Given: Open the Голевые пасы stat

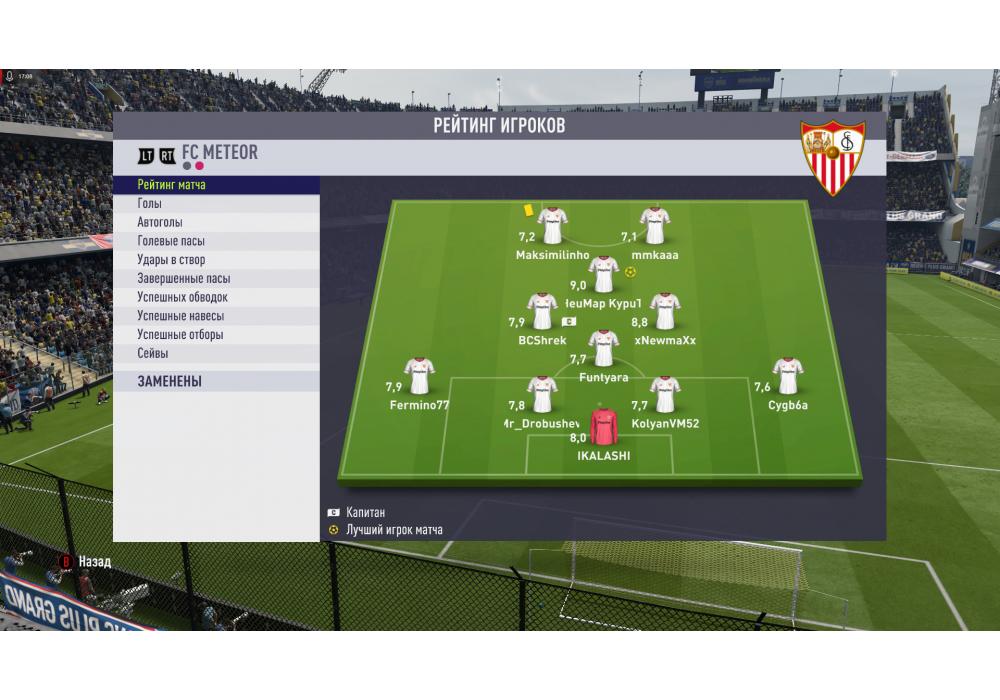Looking at the screenshot, I should [216, 241].
